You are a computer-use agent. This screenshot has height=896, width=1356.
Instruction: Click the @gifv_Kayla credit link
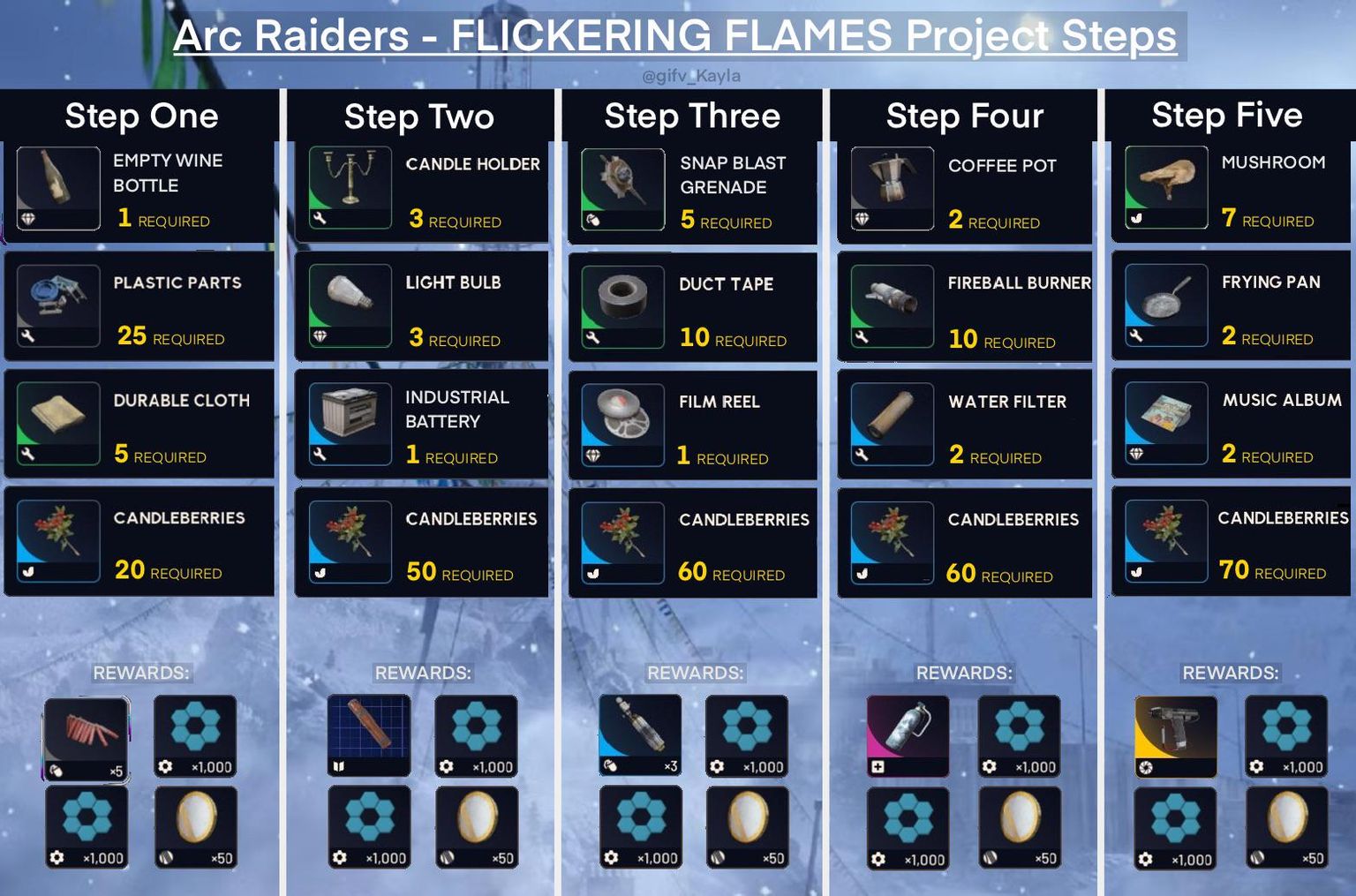coord(691,76)
